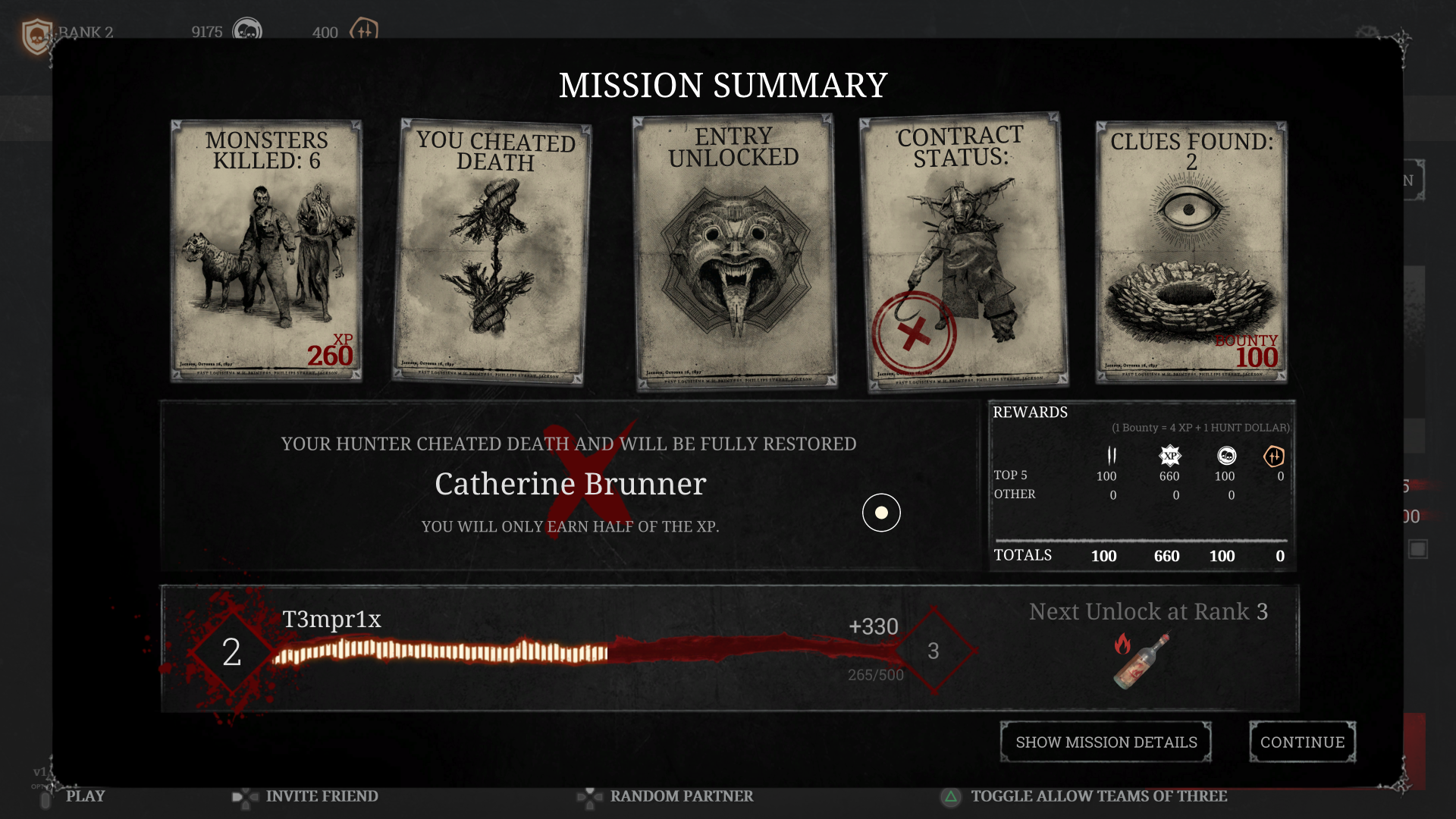Image resolution: width=1456 pixels, height=819 pixels.
Task: Select the white radio dot near Catherine Brunner
Action: 881,513
